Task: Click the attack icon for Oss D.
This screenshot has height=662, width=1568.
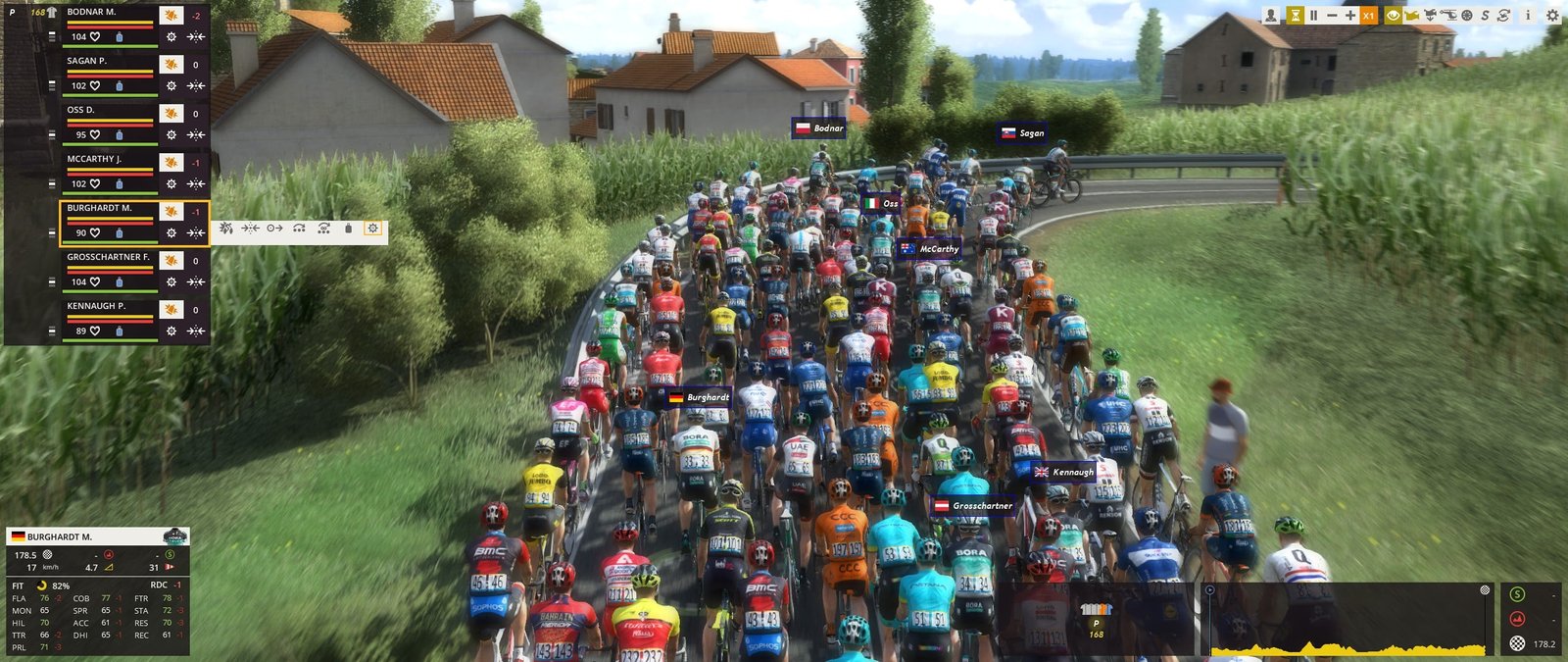Action: click(171, 114)
